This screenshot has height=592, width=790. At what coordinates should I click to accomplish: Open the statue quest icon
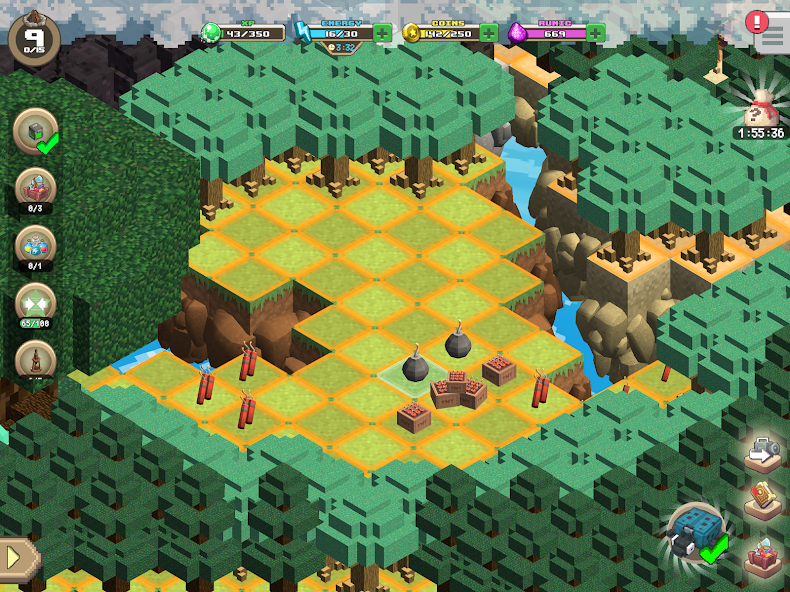click(36, 360)
